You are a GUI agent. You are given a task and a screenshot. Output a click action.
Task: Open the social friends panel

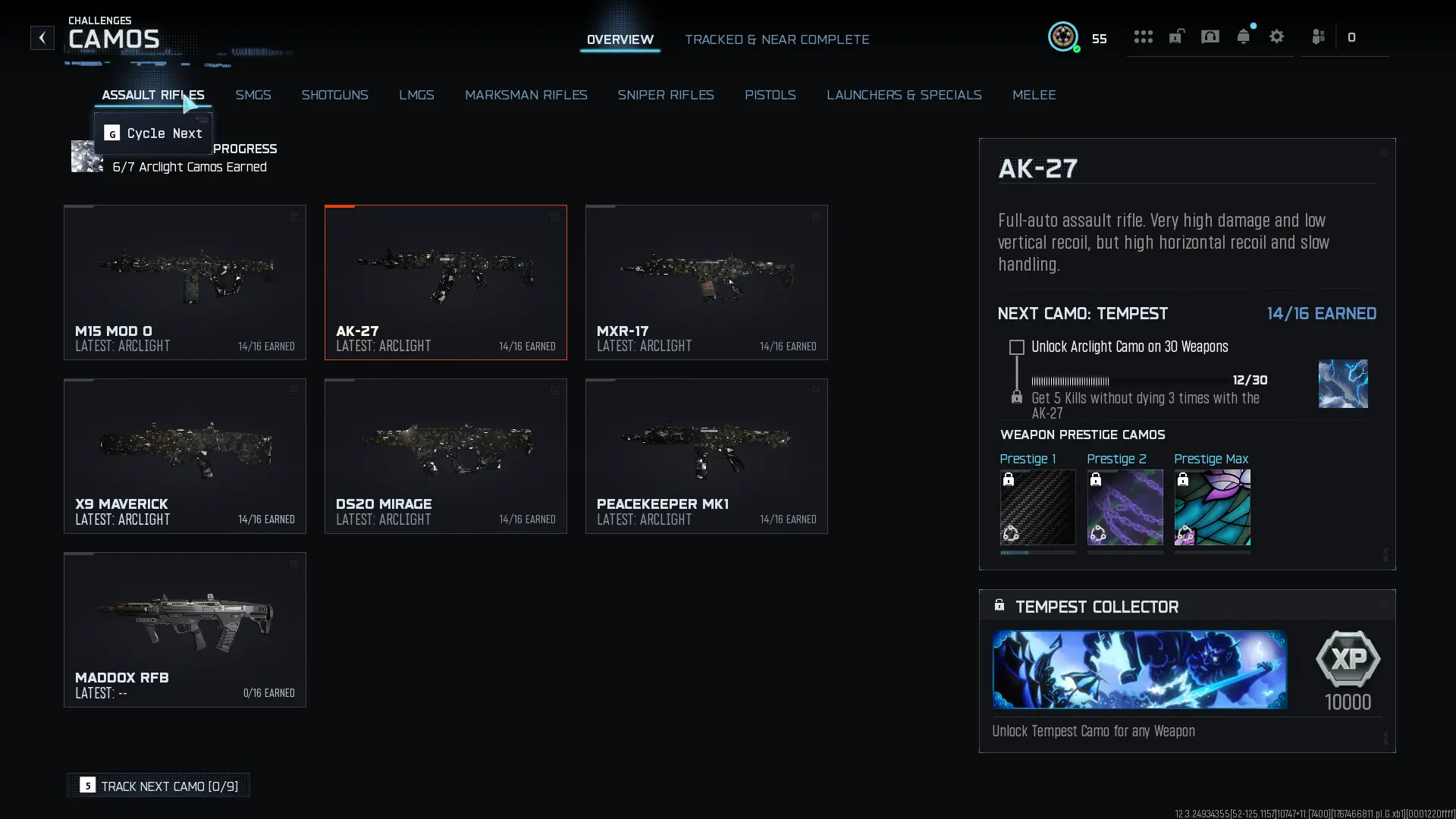coord(1318,36)
